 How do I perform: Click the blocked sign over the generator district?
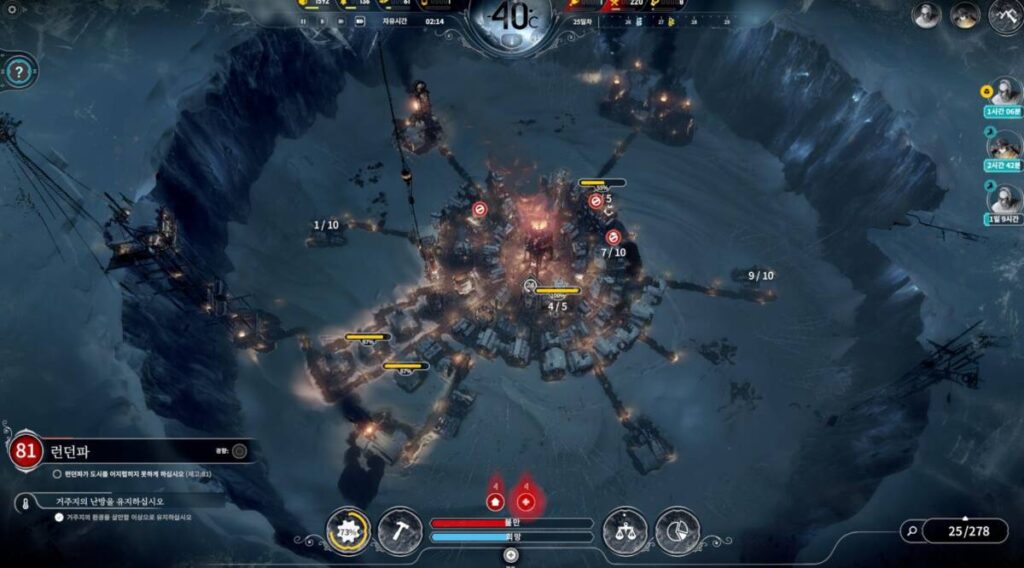click(479, 209)
